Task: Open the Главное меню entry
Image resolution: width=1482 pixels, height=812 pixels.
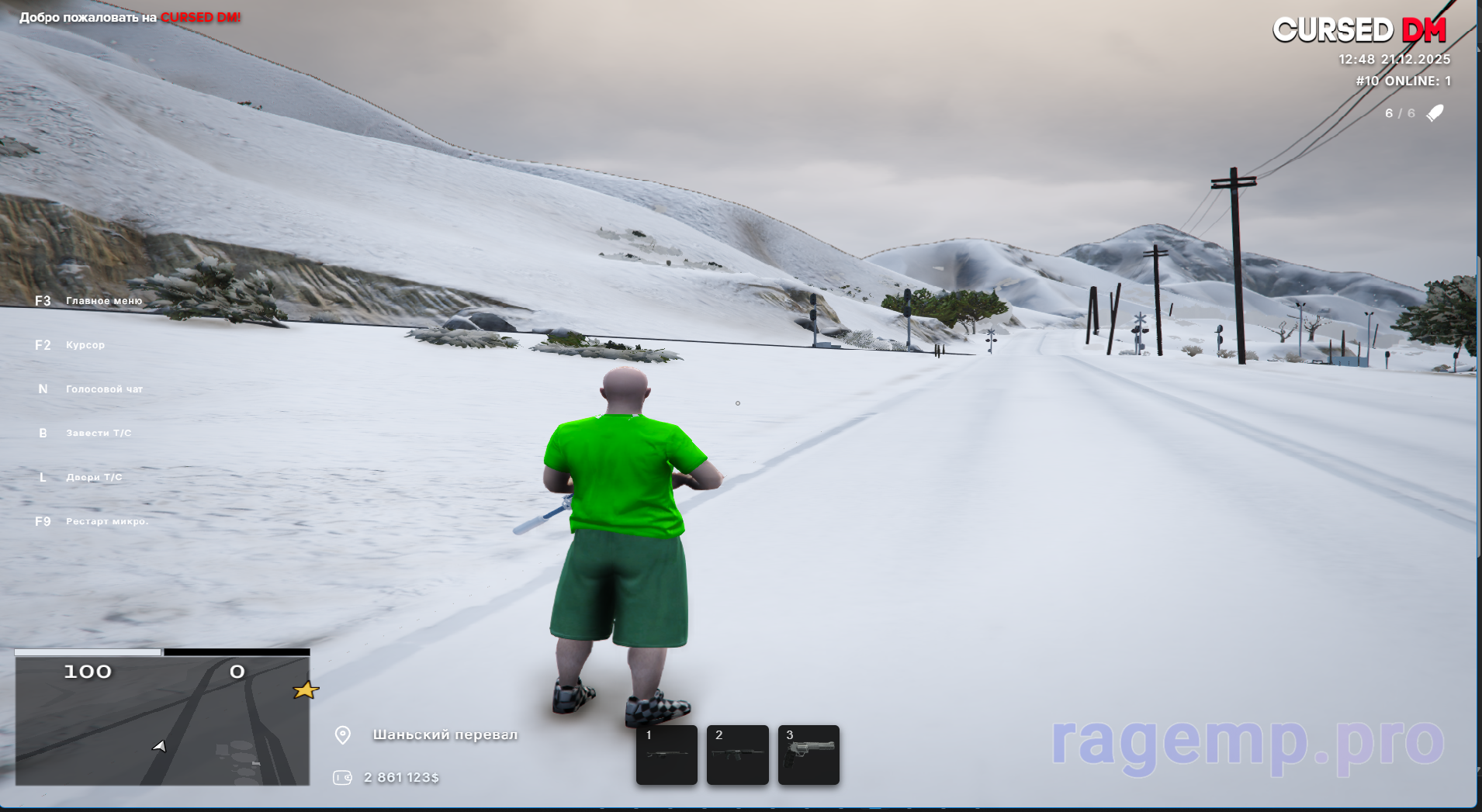Action: pos(103,301)
